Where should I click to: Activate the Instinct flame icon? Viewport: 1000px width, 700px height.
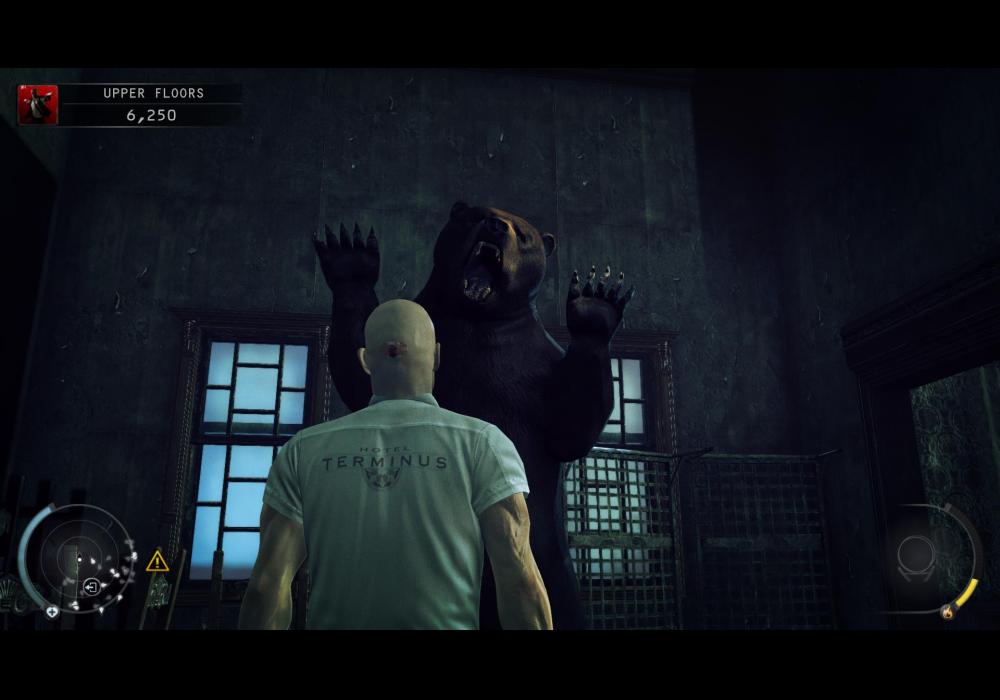[x=946, y=612]
